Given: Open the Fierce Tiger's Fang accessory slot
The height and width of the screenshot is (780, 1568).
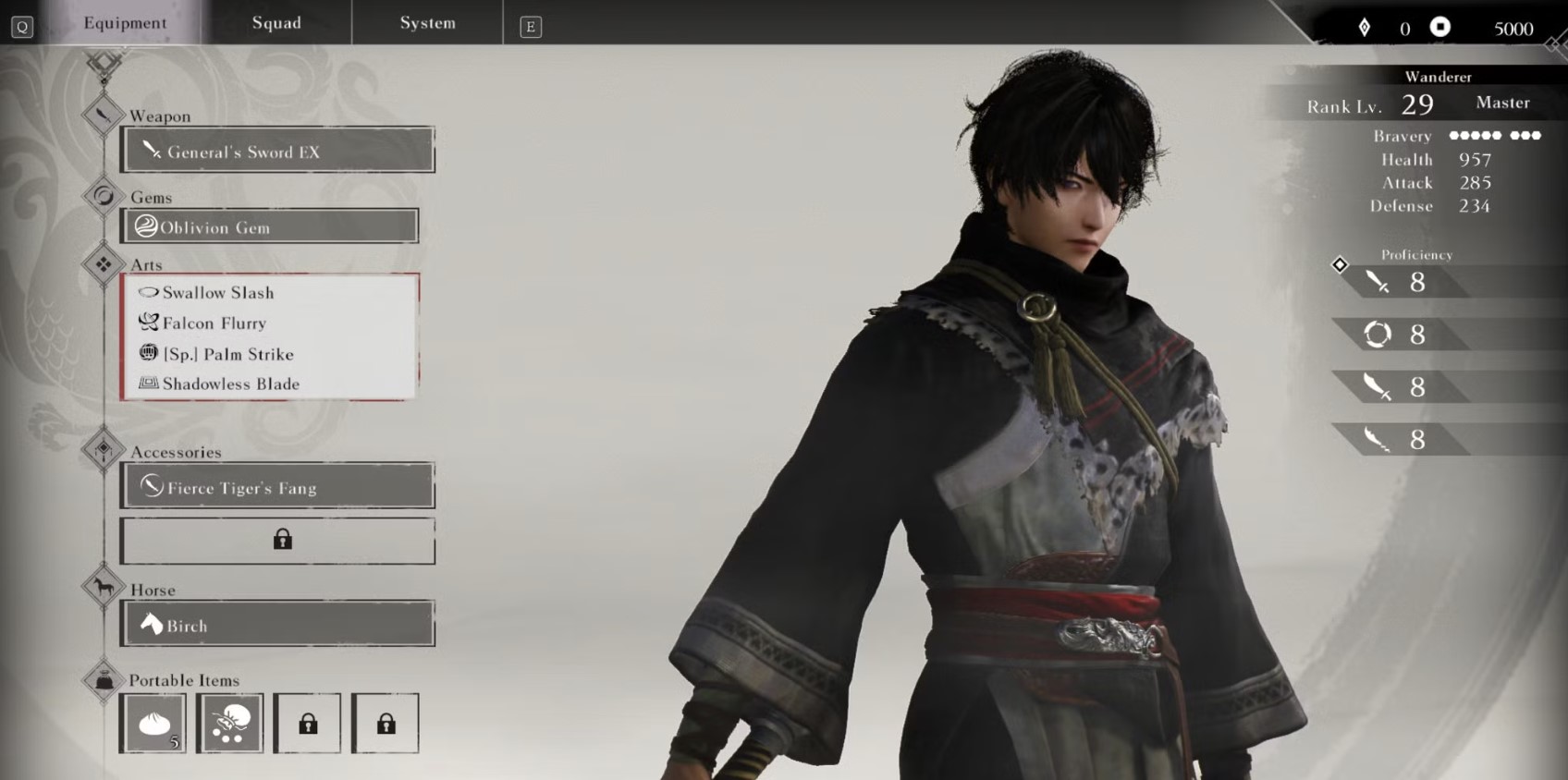Looking at the screenshot, I should [x=277, y=486].
